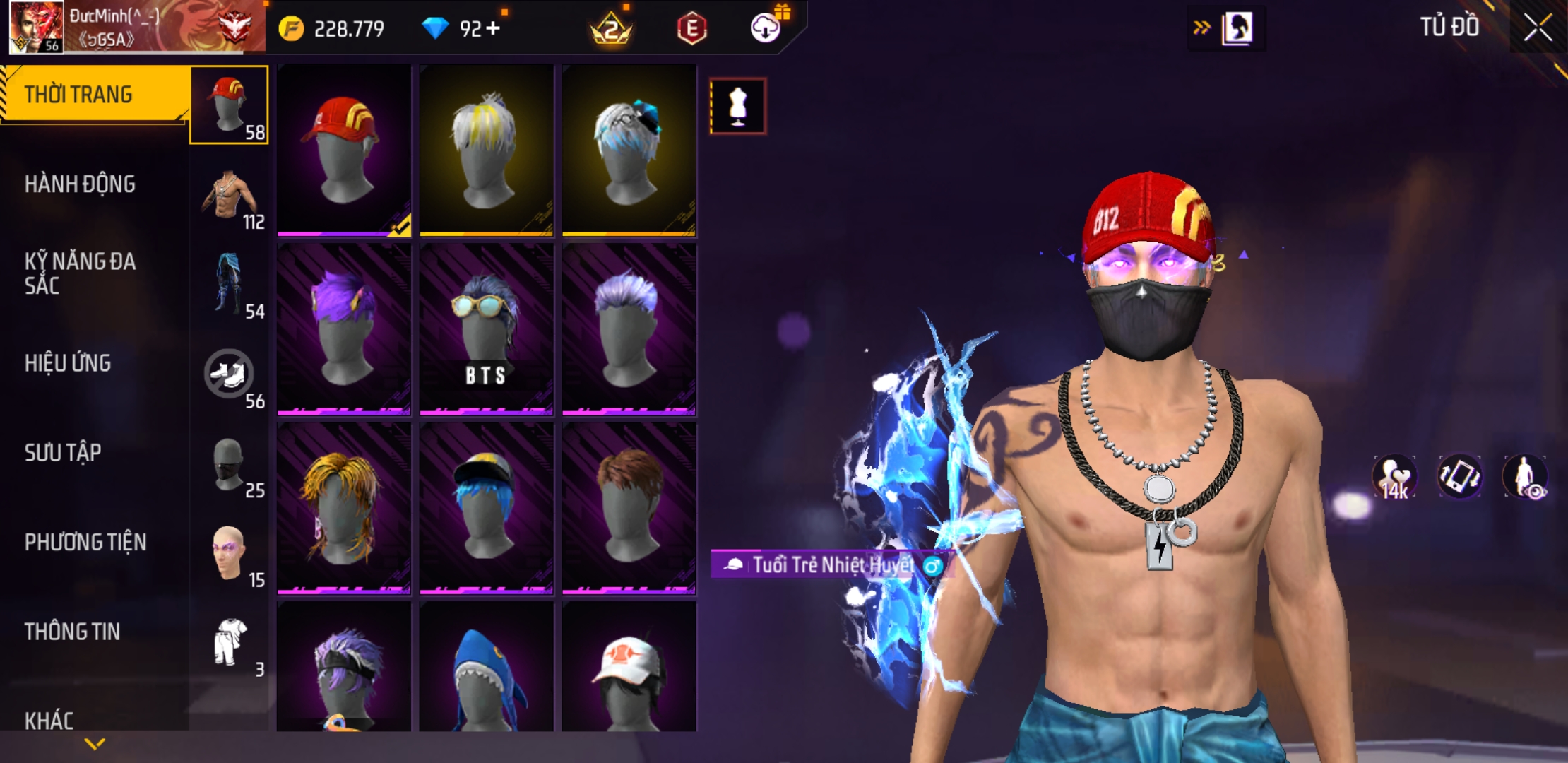Close the wardrobe screen
Screen dimensions: 1568x763
tap(1537, 28)
